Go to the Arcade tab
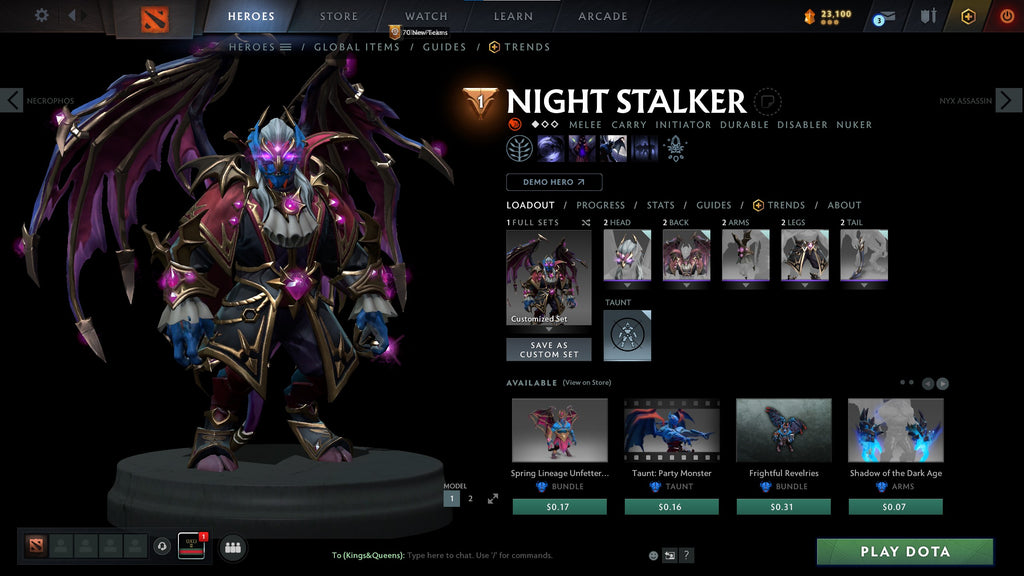This screenshot has height=576, width=1024. (x=603, y=16)
